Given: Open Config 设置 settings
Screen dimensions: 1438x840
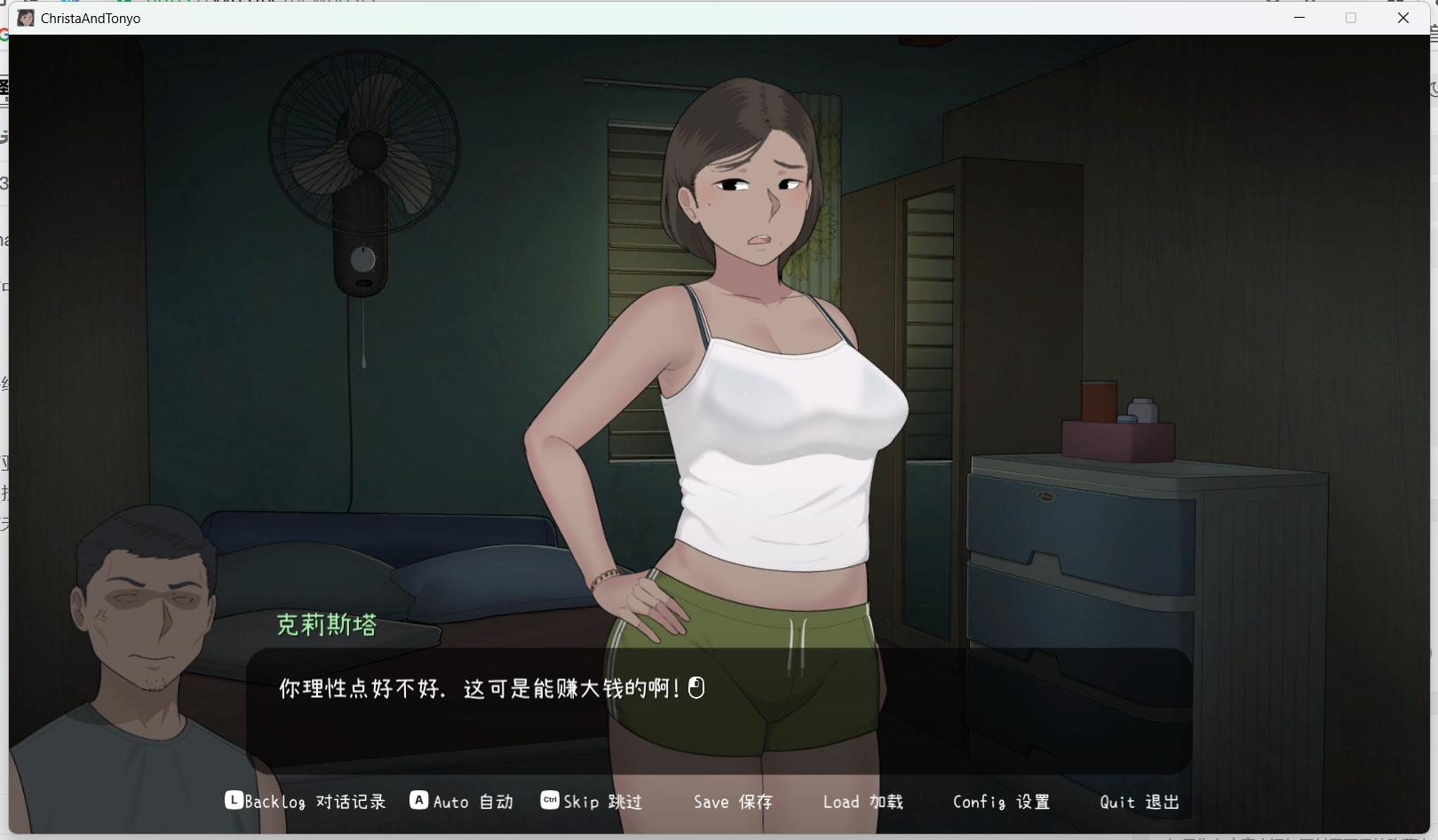Looking at the screenshot, I should (x=1001, y=802).
